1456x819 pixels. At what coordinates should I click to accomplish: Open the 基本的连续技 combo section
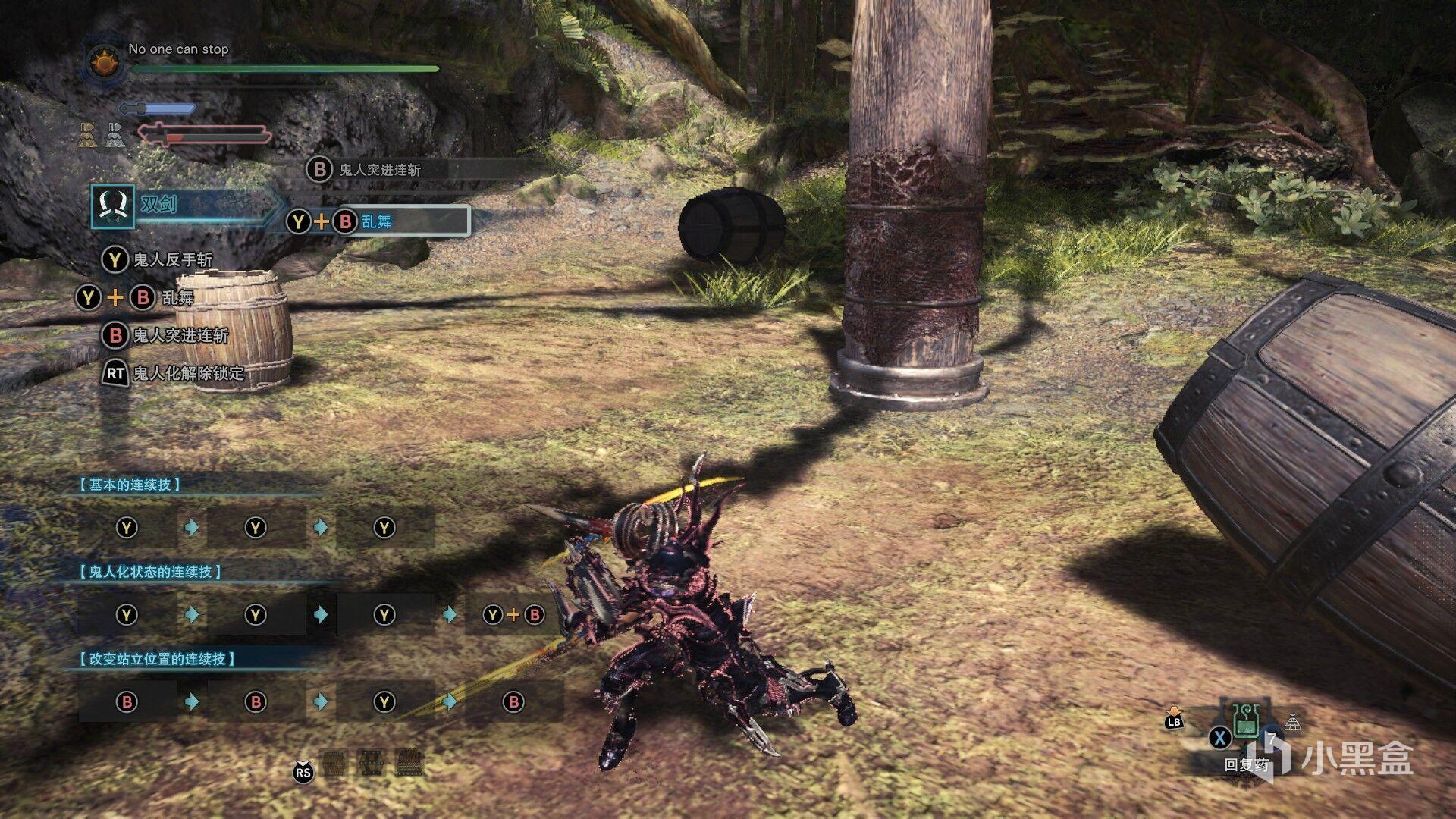130,485
